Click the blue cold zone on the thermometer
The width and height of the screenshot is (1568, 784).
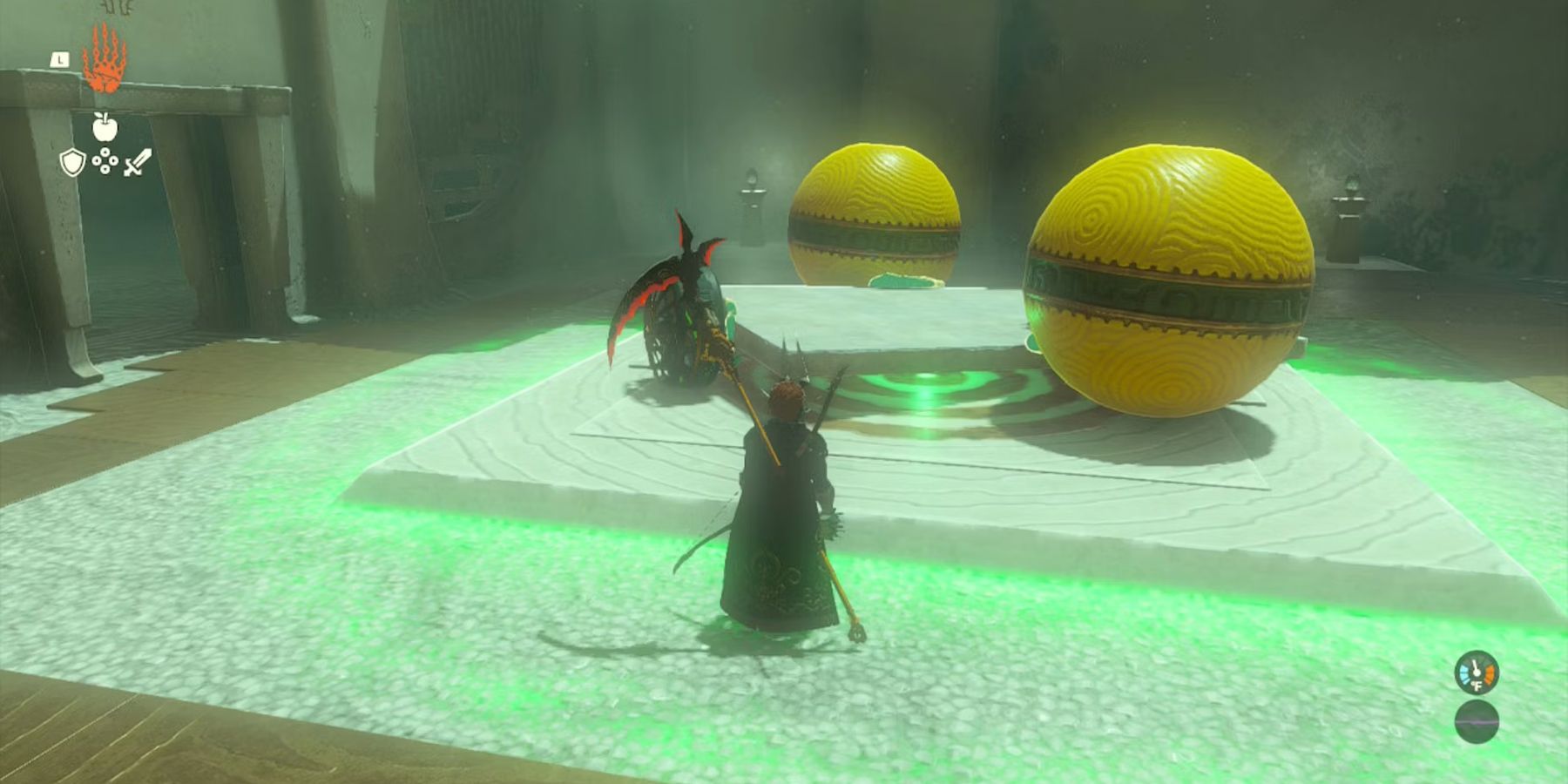[x=1465, y=673]
